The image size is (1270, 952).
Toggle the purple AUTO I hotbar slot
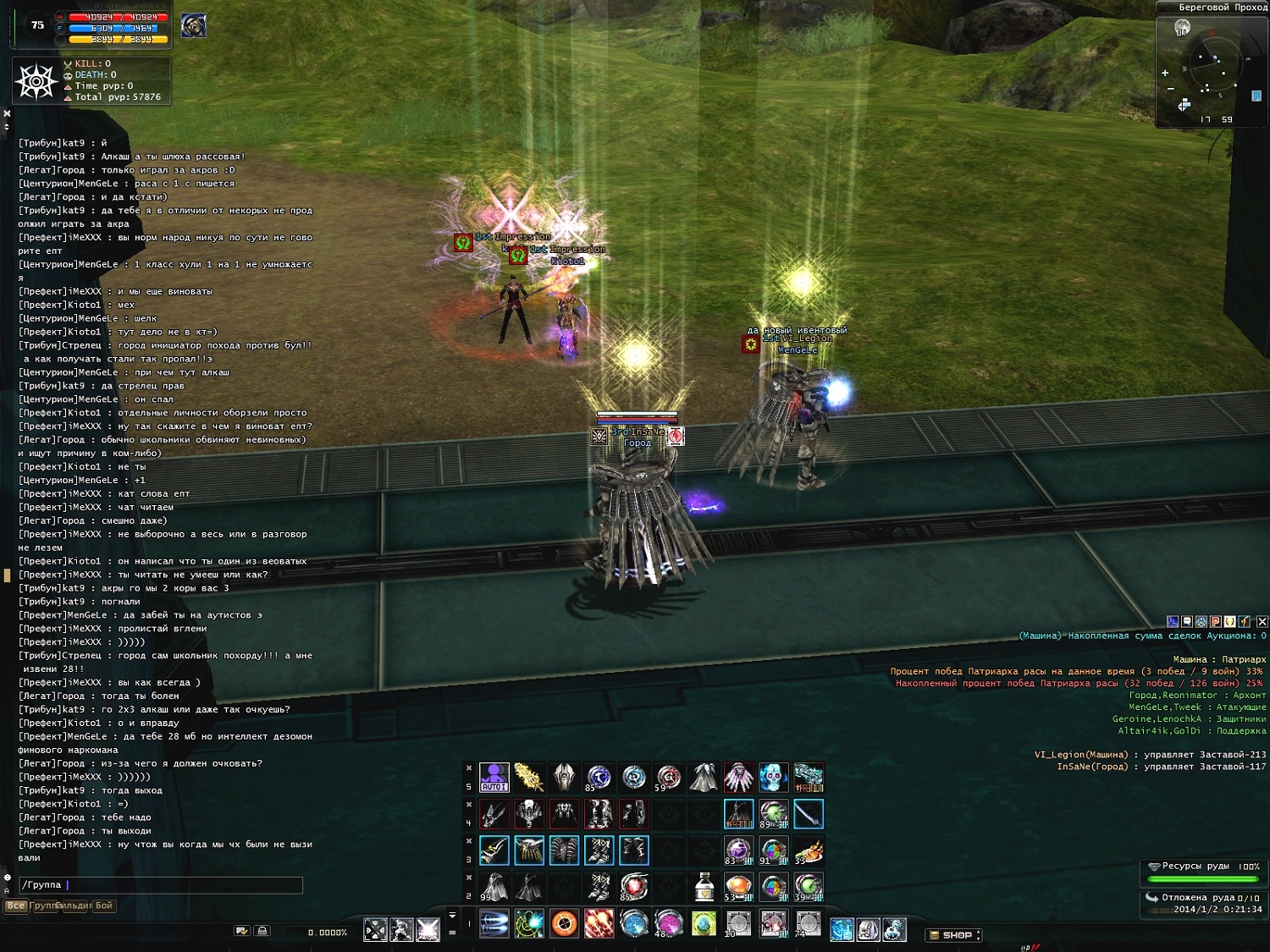pyautogui.click(x=494, y=777)
